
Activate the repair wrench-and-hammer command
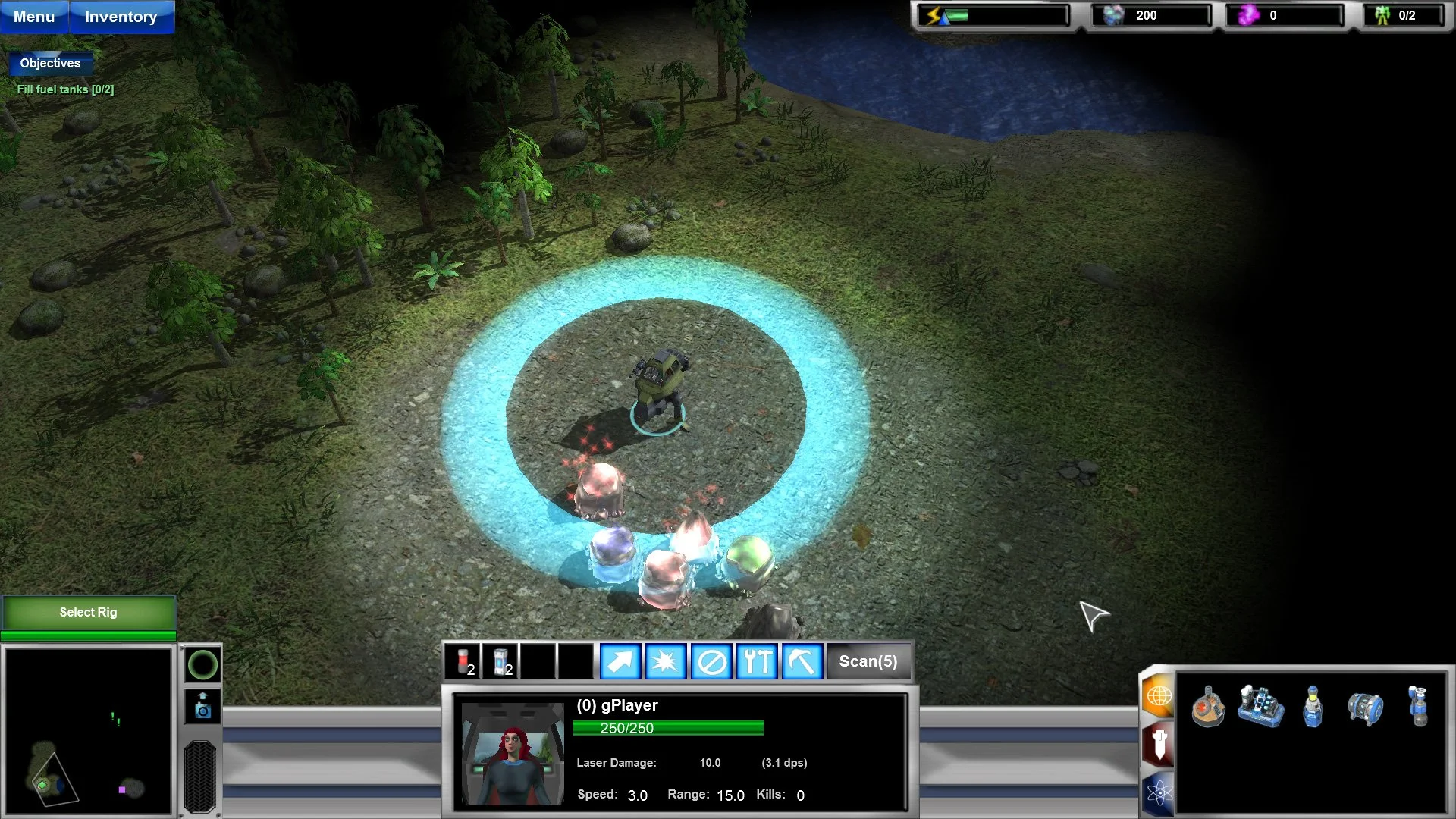click(757, 661)
